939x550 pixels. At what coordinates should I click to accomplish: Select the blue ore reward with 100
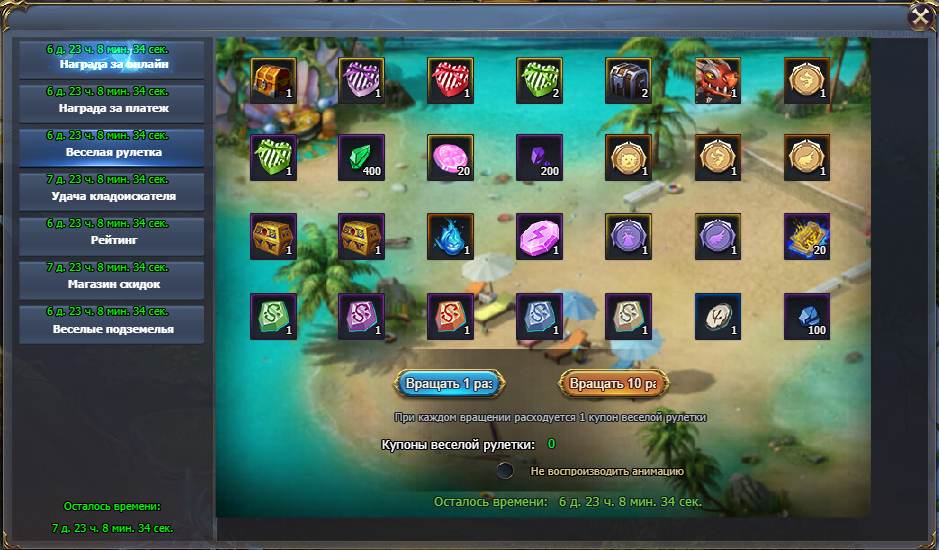pos(806,316)
